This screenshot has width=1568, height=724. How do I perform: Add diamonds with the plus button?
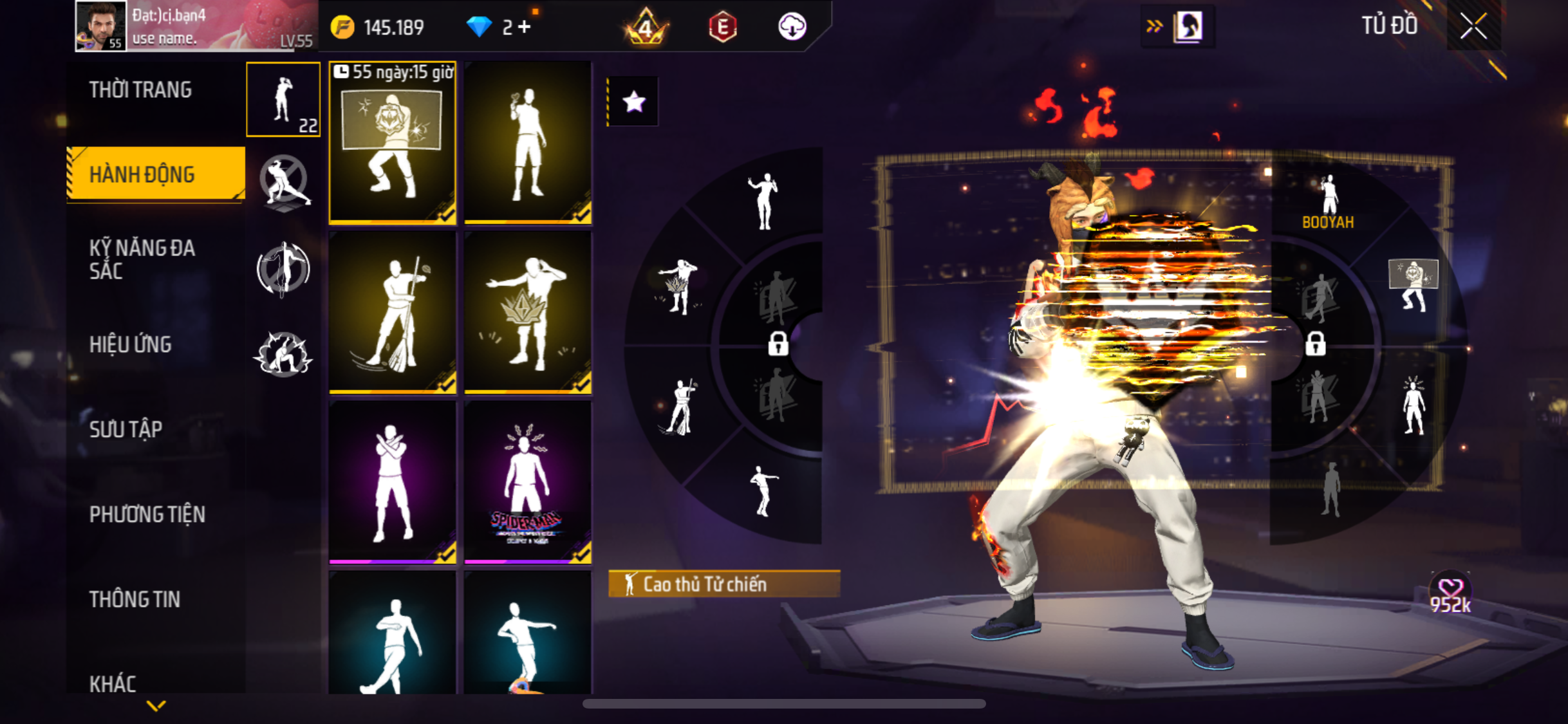coord(525,27)
